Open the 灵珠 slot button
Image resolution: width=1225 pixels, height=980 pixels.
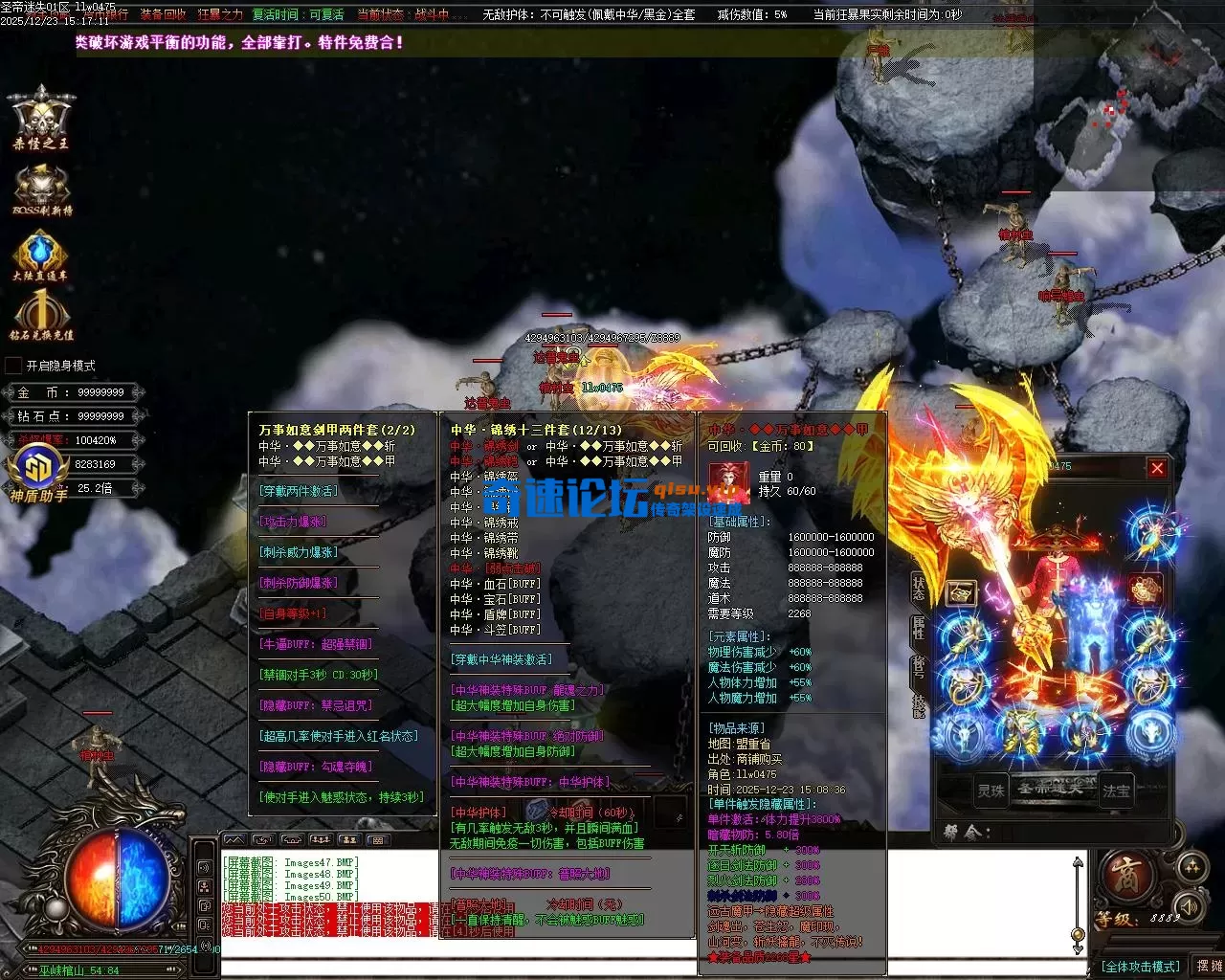991,791
